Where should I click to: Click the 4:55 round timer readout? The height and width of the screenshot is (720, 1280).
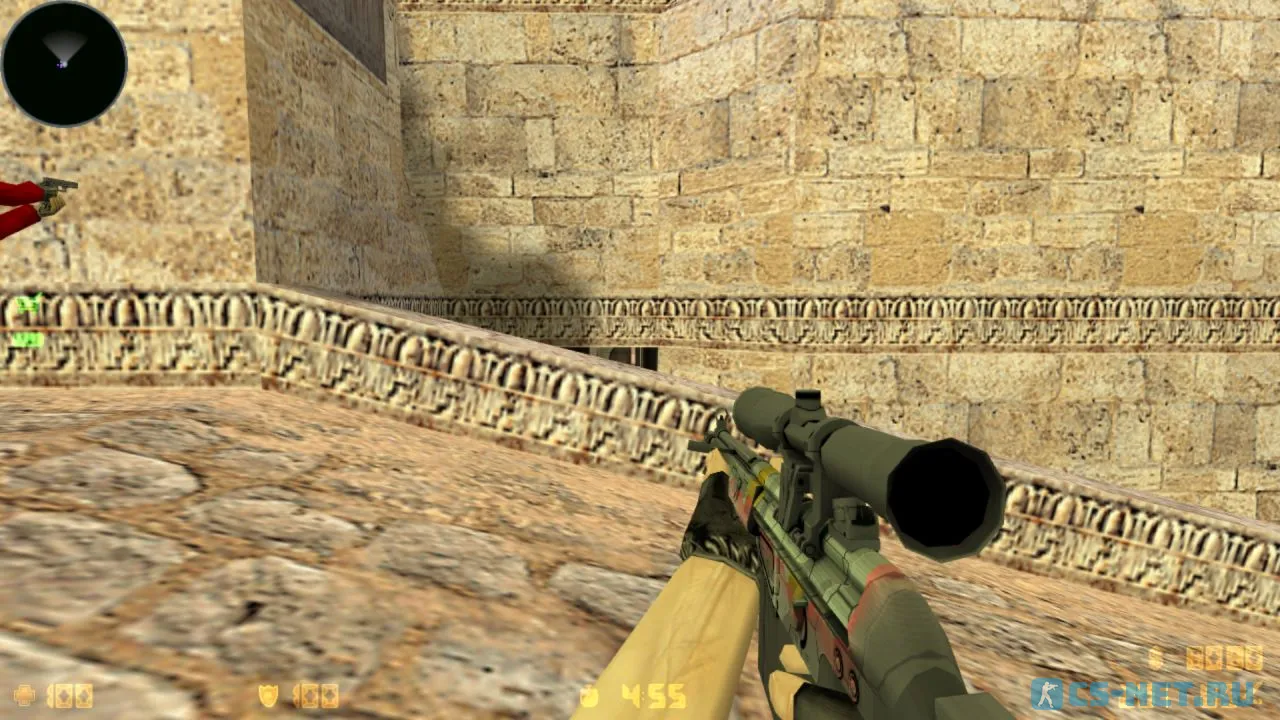point(655,693)
